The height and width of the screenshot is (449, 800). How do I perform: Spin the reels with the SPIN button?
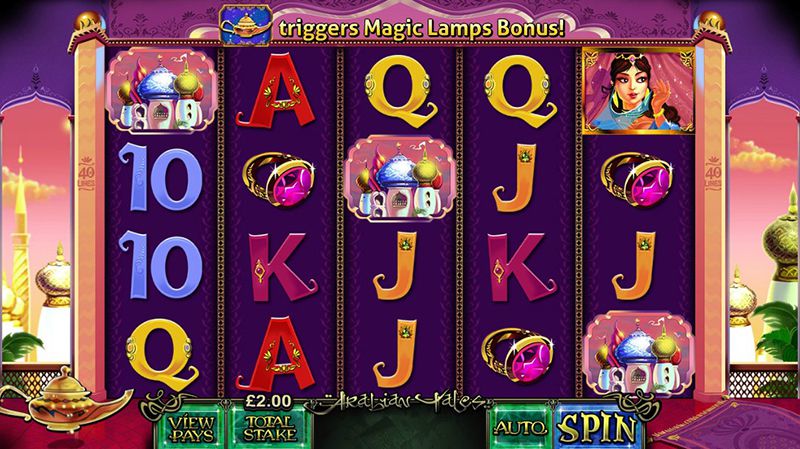(599, 427)
